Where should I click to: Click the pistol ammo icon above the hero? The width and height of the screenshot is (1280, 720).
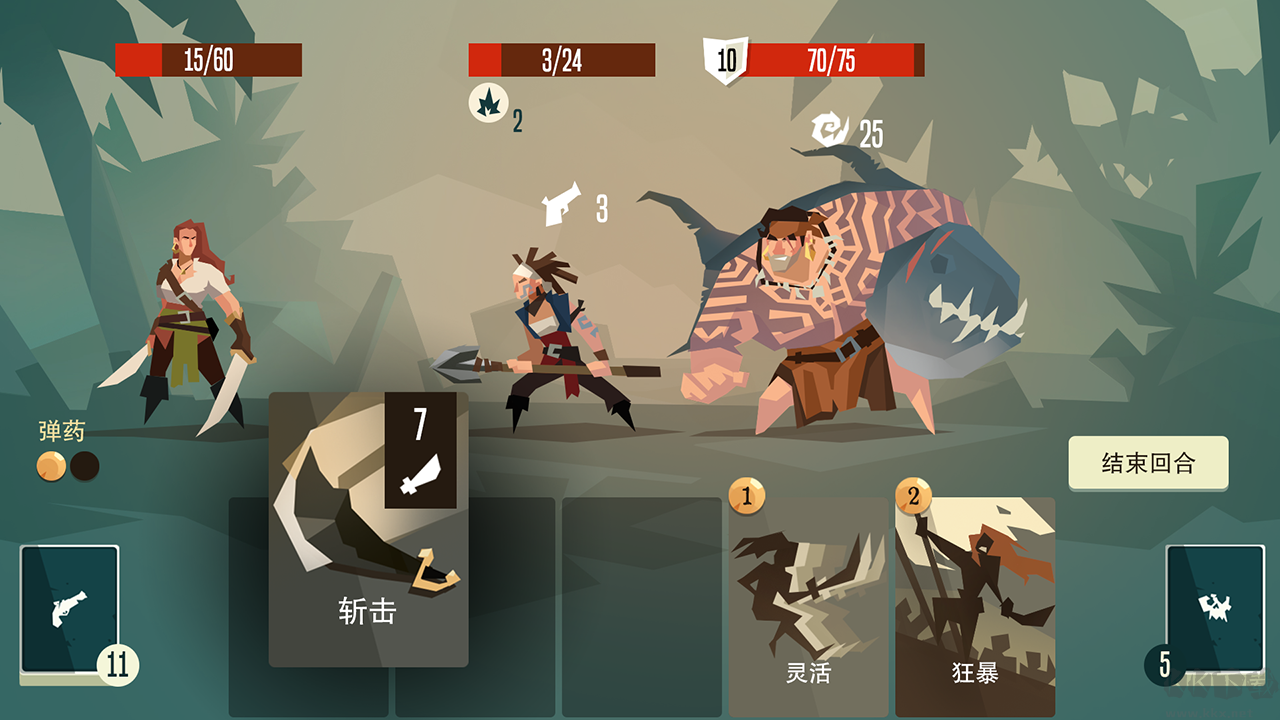(560, 205)
